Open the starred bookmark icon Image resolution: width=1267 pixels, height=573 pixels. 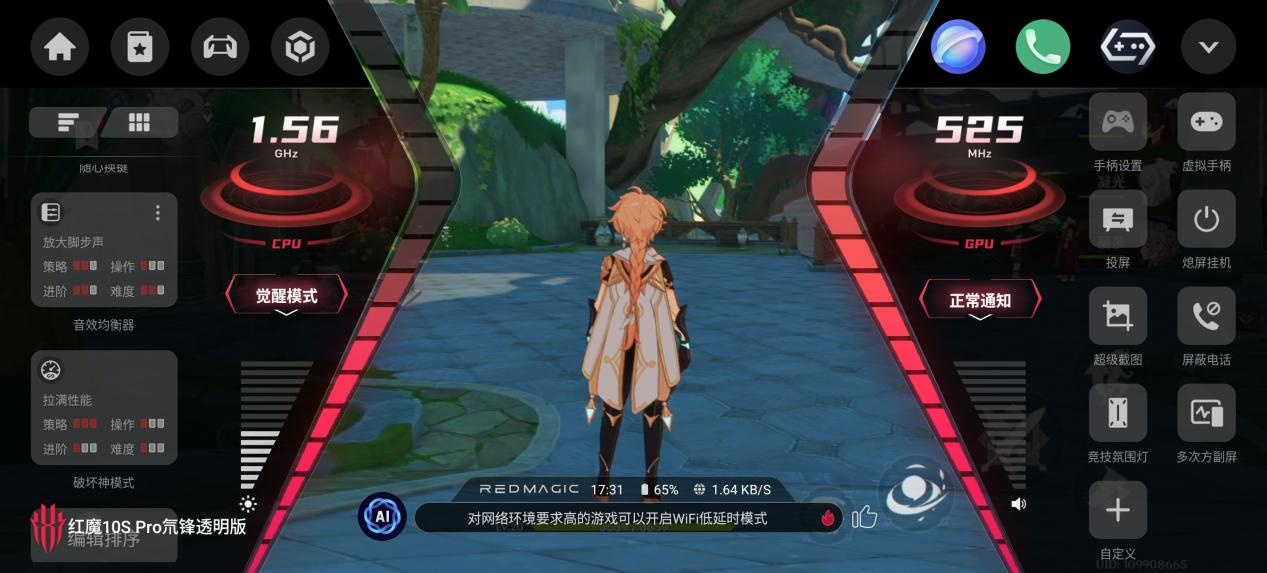pyautogui.click(x=140, y=47)
